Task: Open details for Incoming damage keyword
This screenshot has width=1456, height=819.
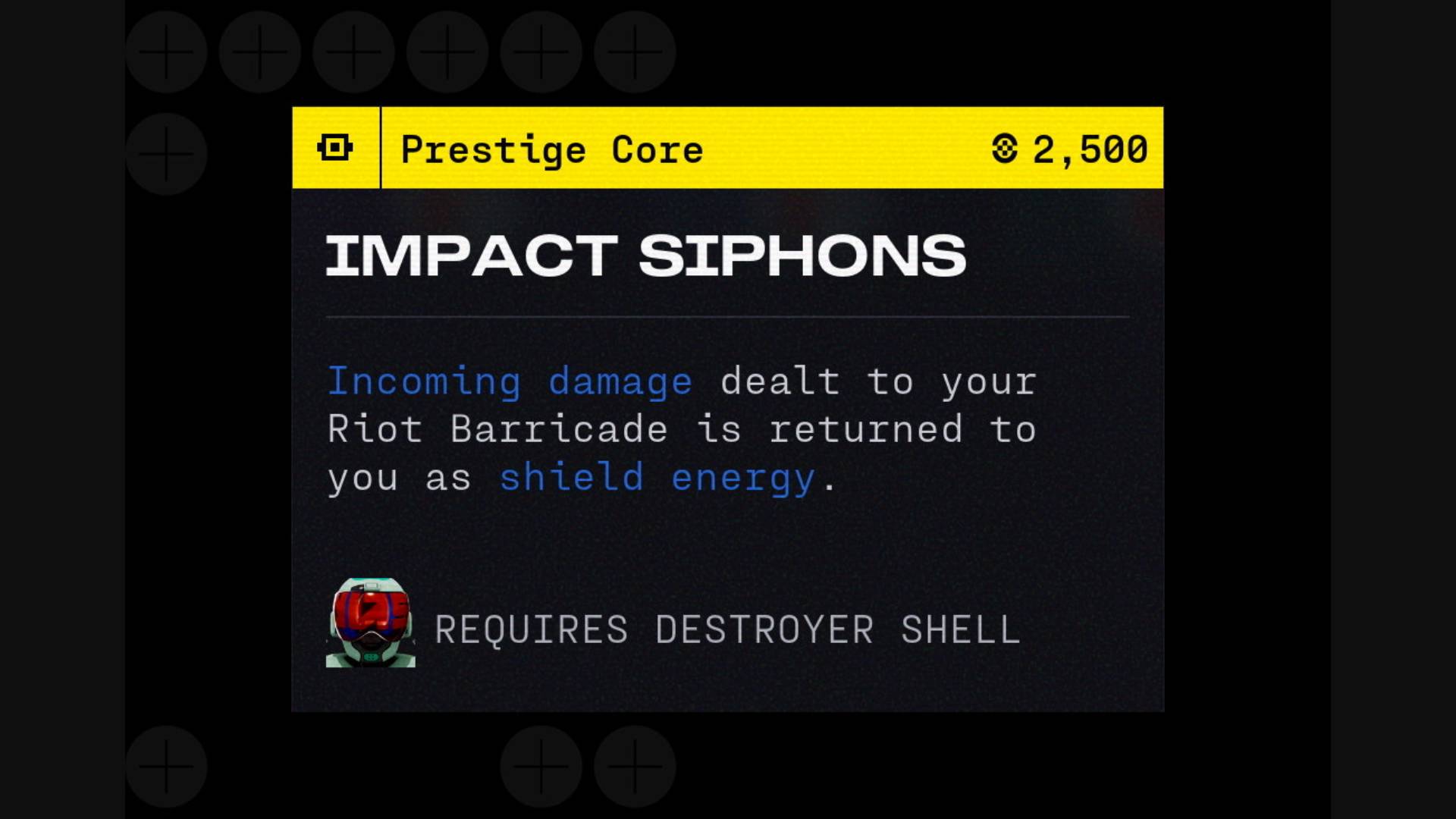Action: [x=509, y=381]
